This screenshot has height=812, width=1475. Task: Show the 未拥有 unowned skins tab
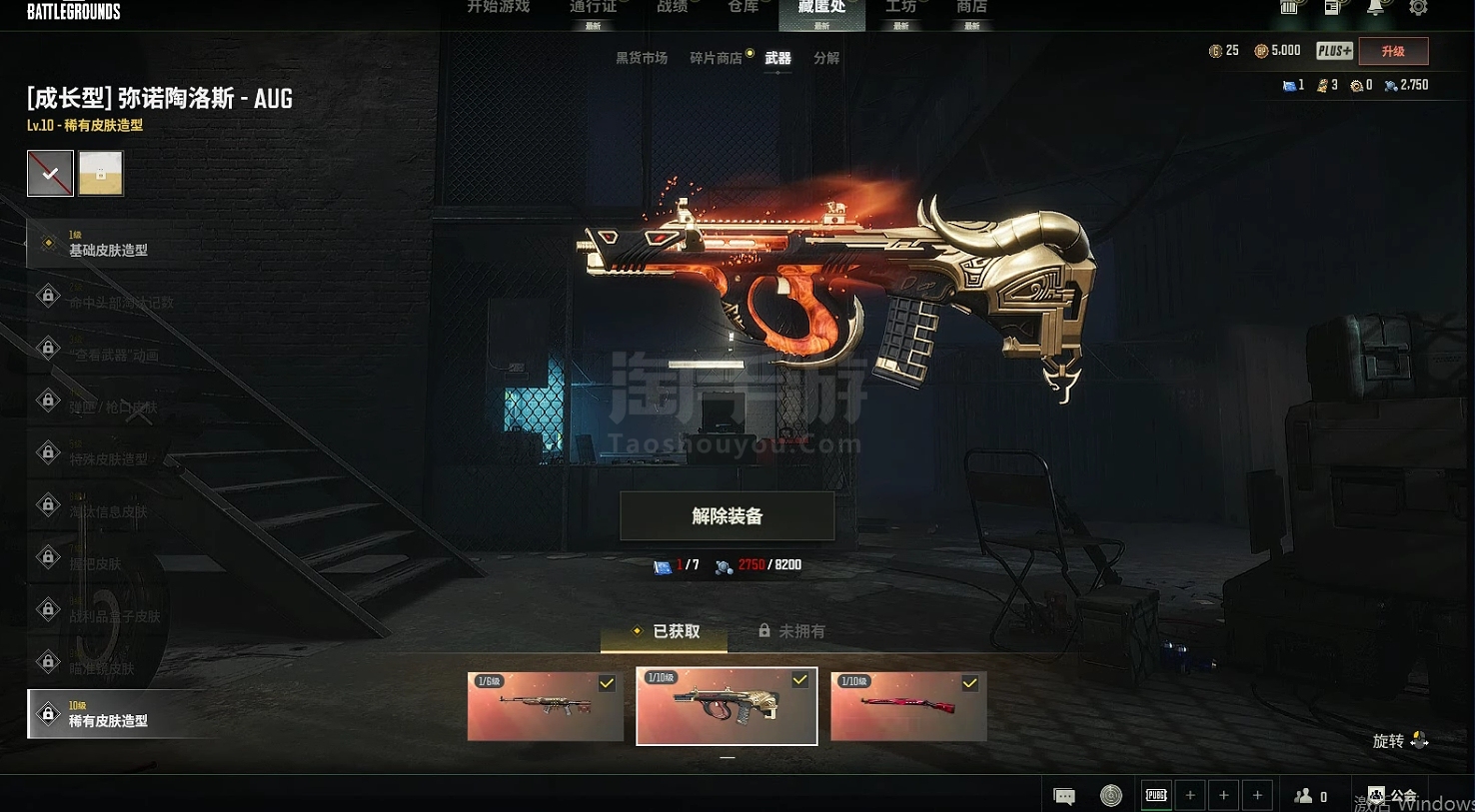pyautogui.click(x=791, y=631)
